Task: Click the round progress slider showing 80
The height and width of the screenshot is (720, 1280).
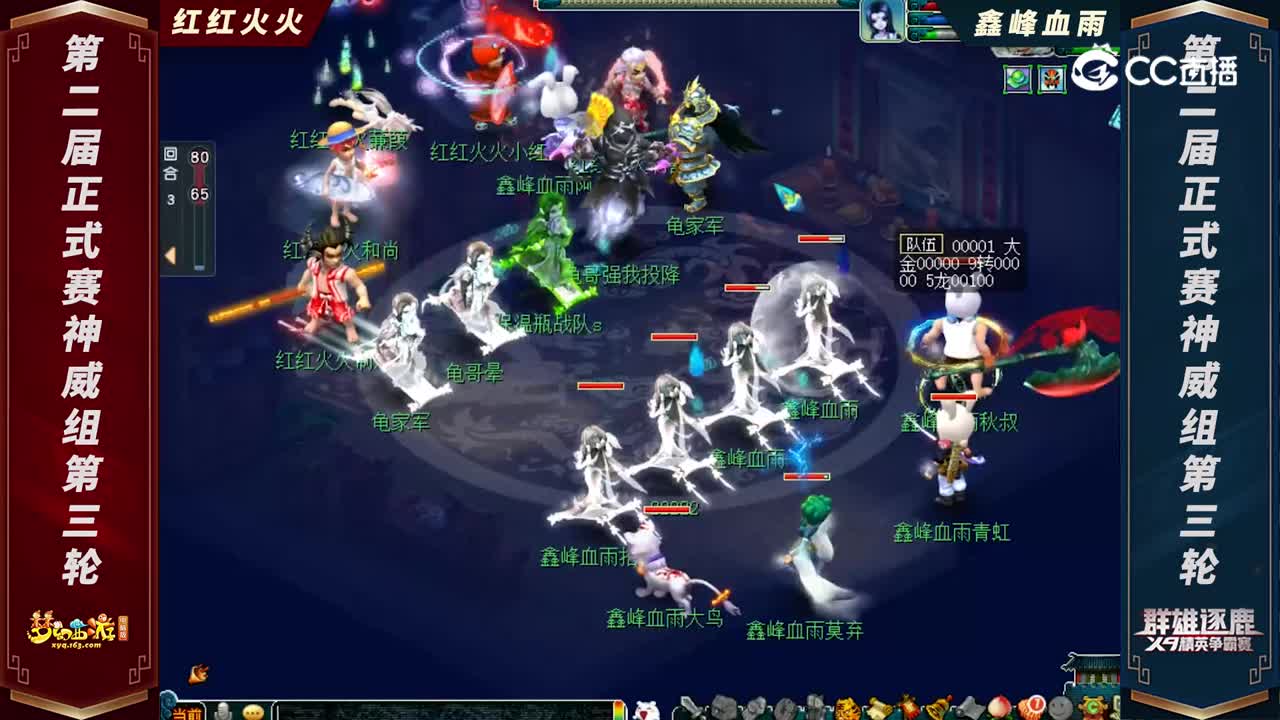Action: click(200, 160)
